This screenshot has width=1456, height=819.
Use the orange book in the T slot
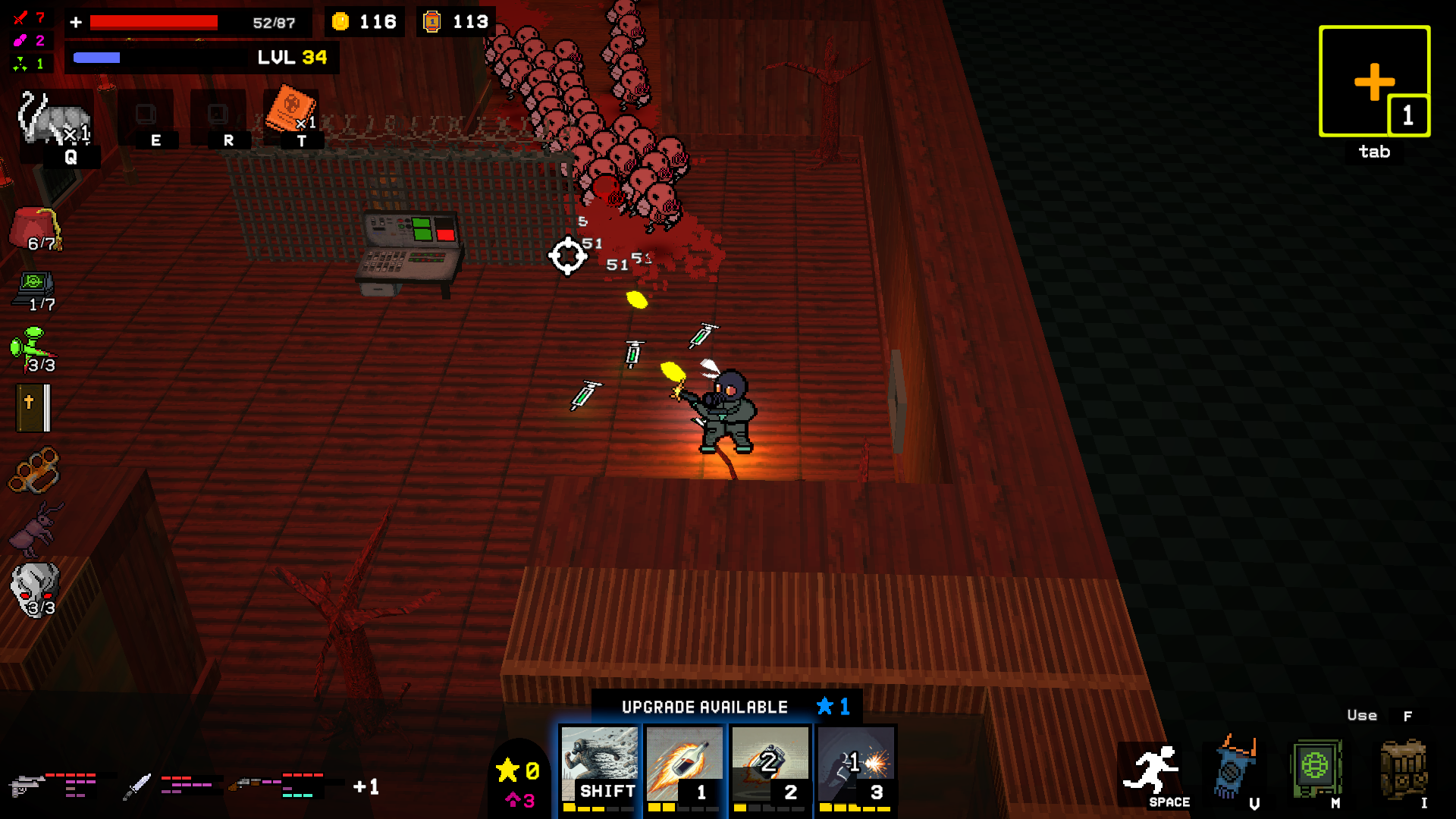(x=290, y=111)
